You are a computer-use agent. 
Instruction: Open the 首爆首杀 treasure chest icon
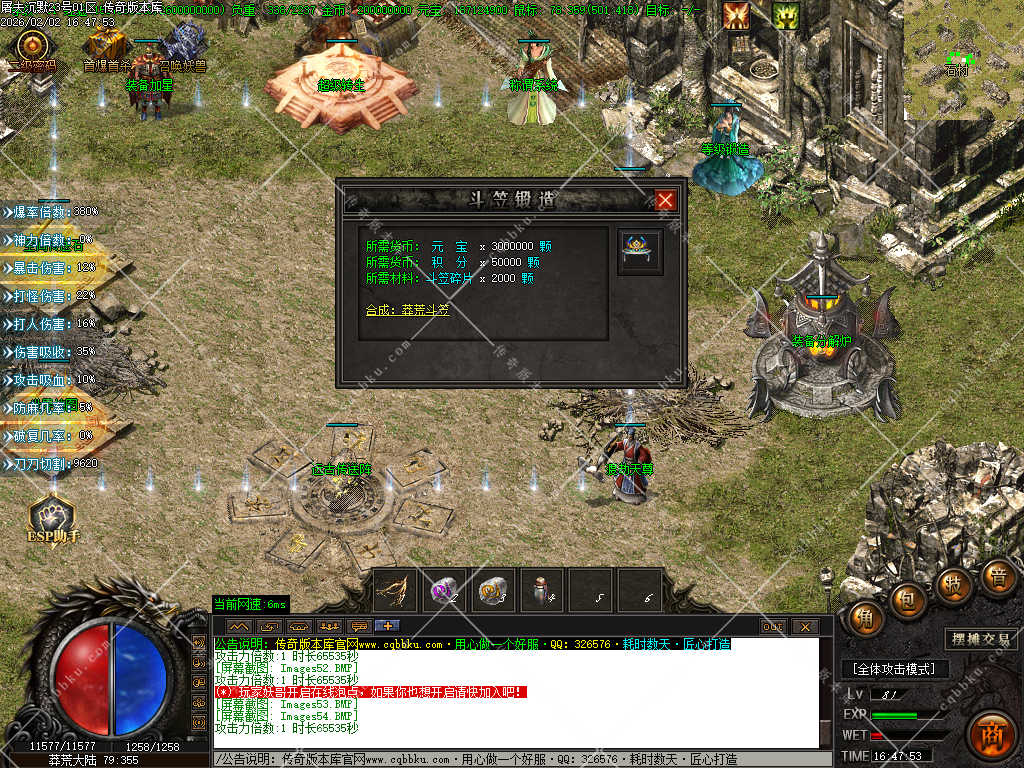(105, 45)
